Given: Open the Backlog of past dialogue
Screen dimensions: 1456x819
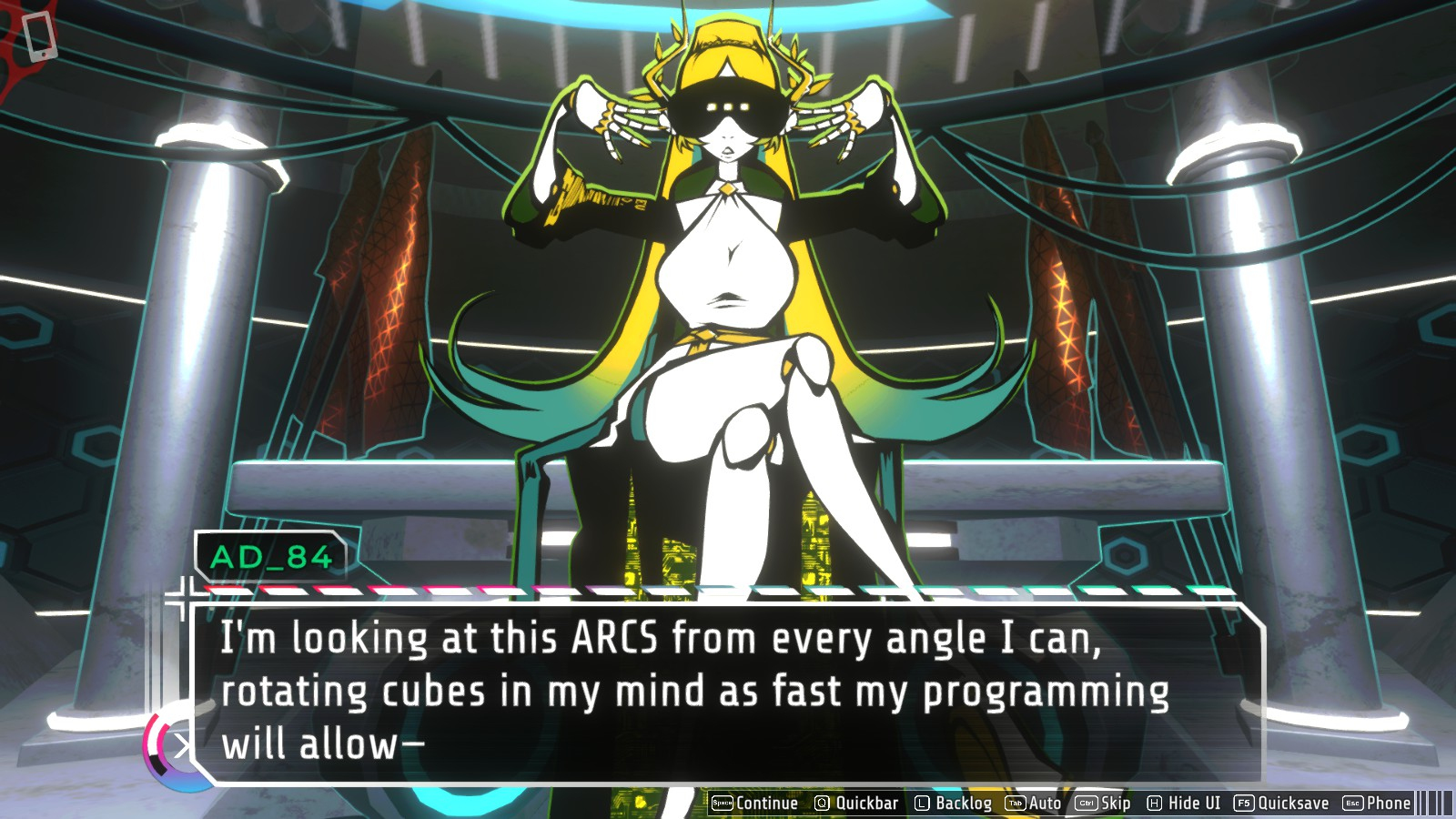Looking at the screenshot, I should point(953,803).
